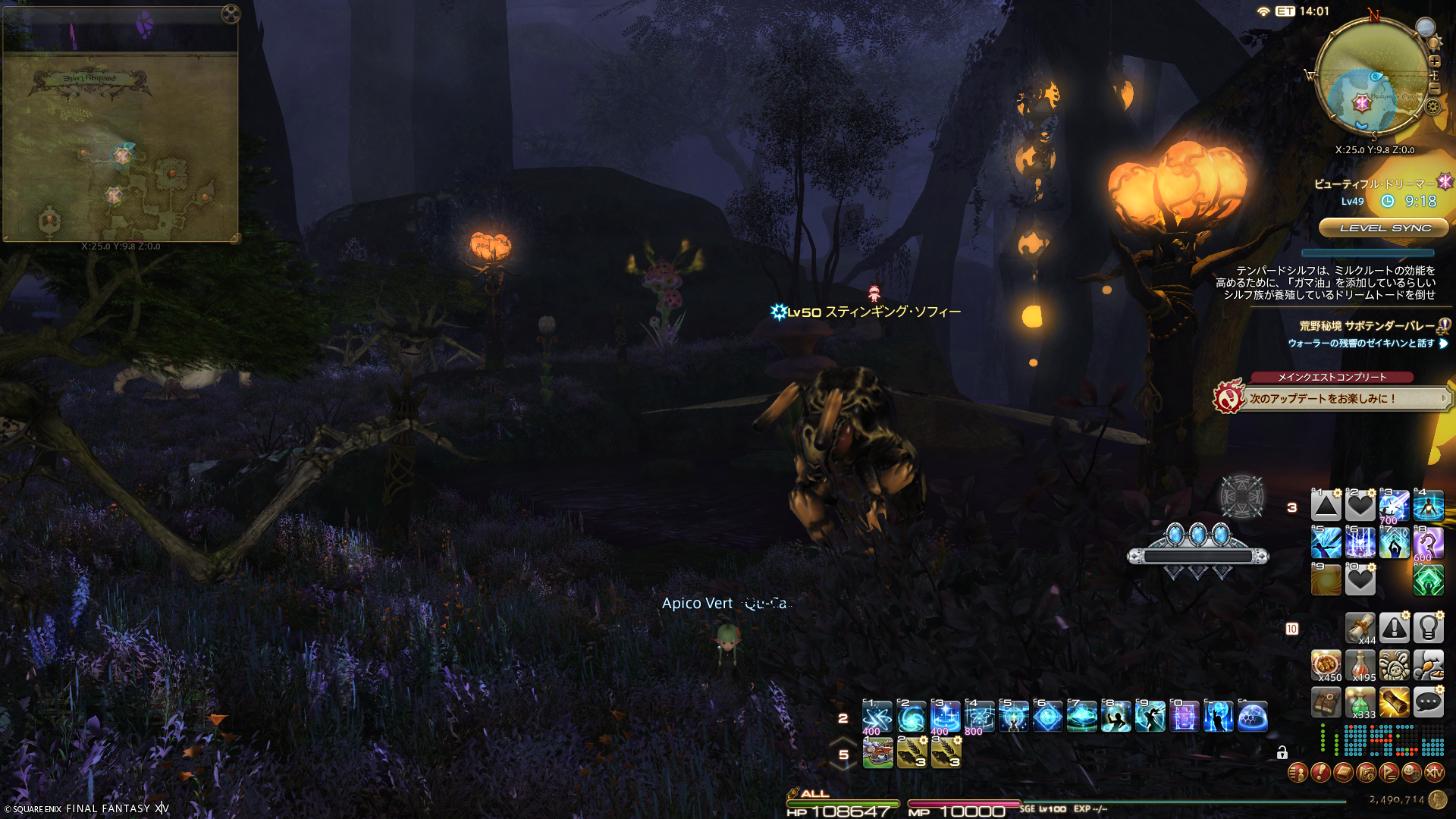Open the character menu icon
This screenshot has width=1456, height=819.
click(1298, 773)
